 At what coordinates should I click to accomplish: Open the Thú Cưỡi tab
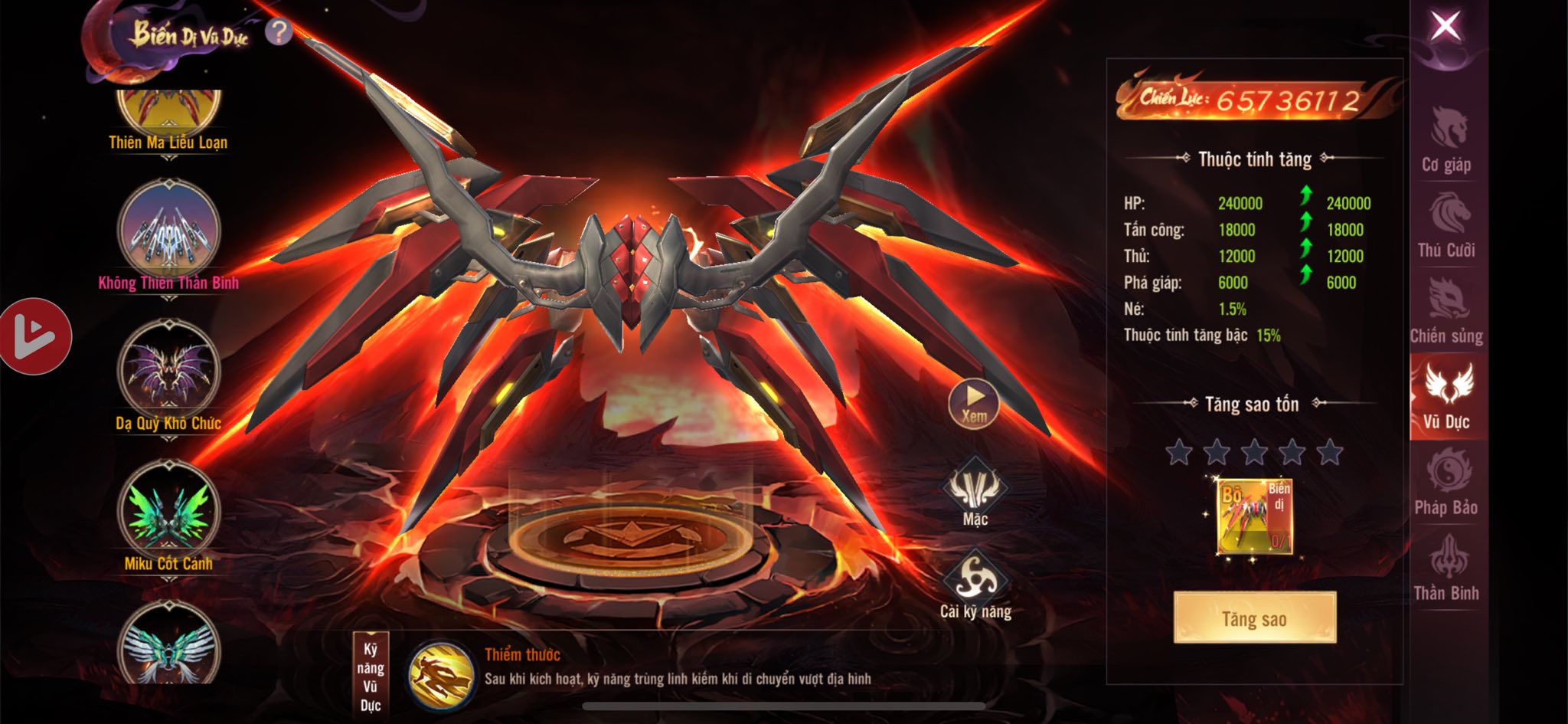coord(1446,225)
